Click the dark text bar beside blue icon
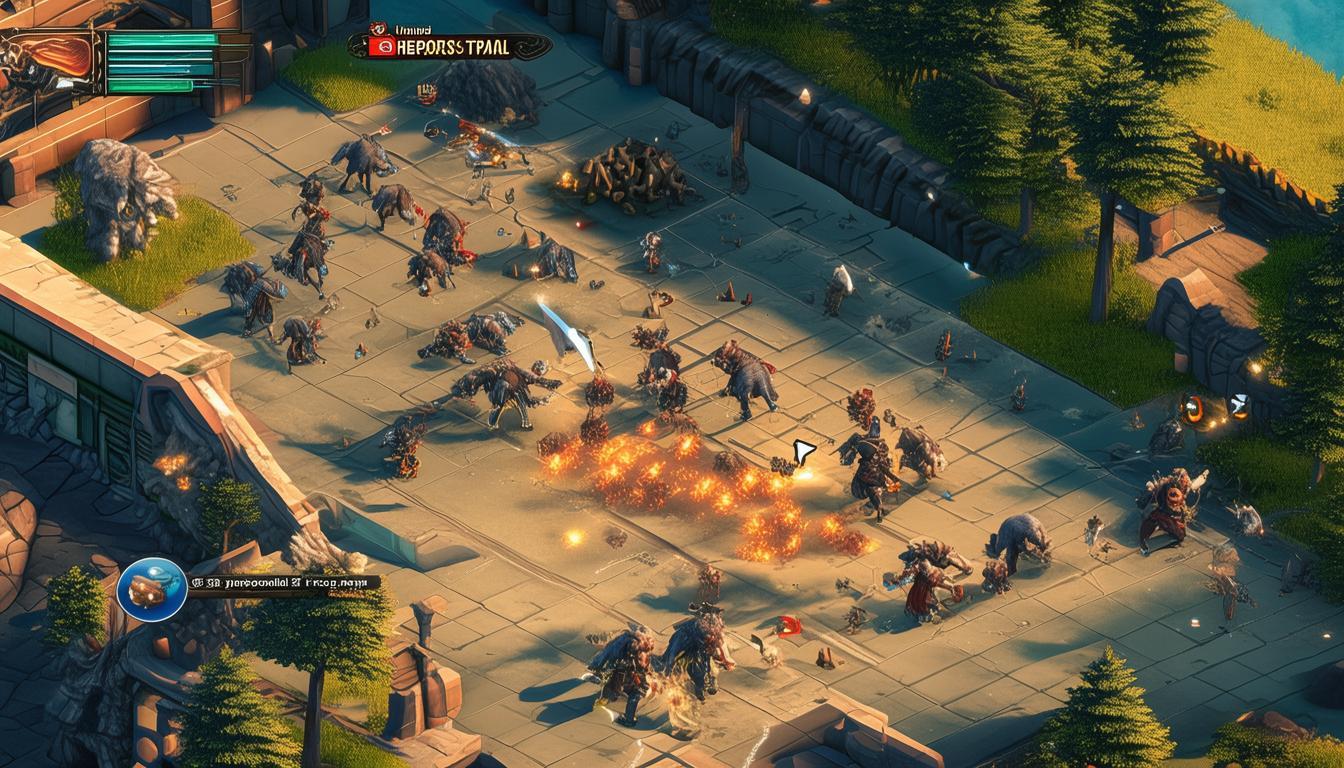The width and height of the screenshot is (1344, 768). 283,581
